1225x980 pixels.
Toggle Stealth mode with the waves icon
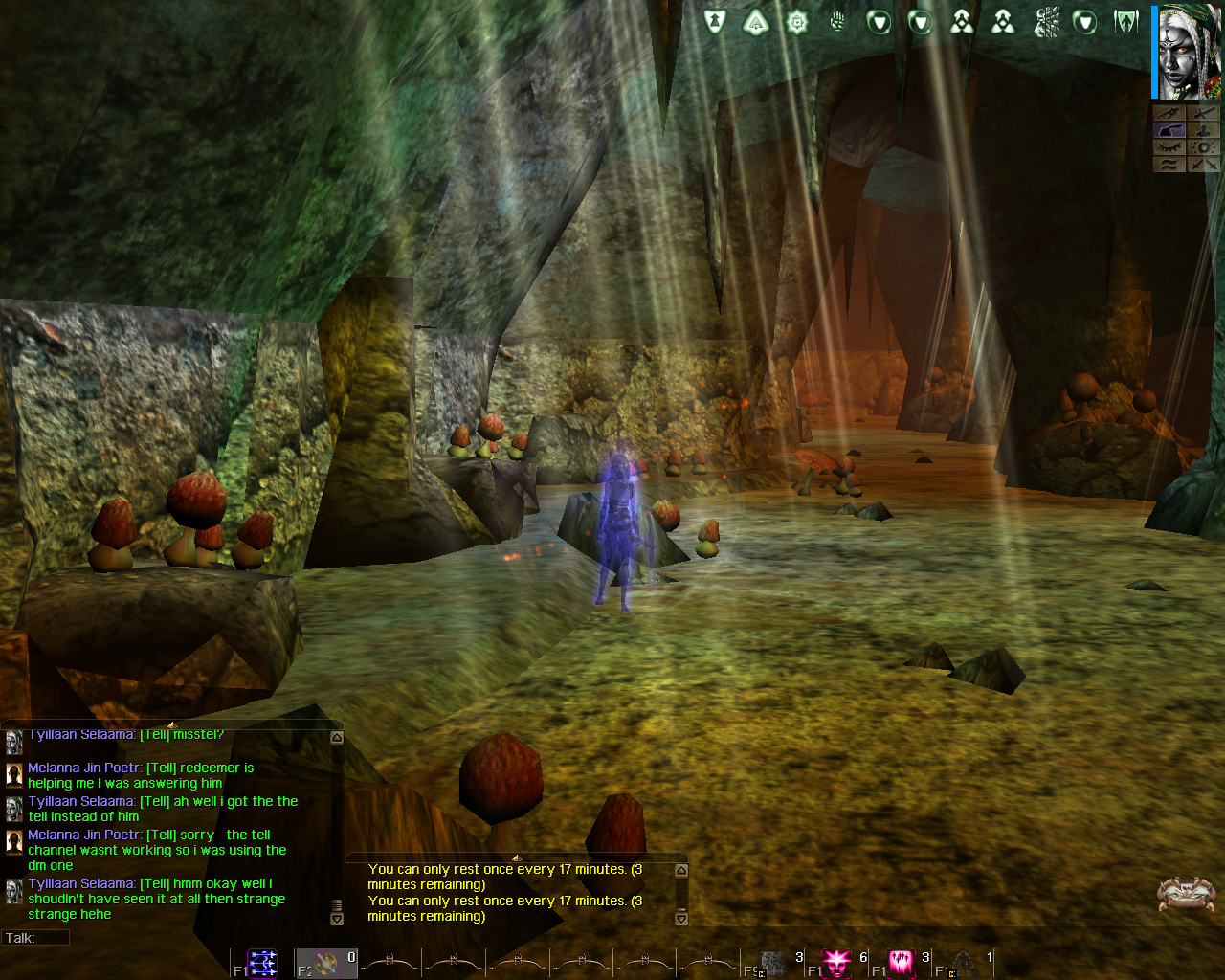(x=1169, y=164)
